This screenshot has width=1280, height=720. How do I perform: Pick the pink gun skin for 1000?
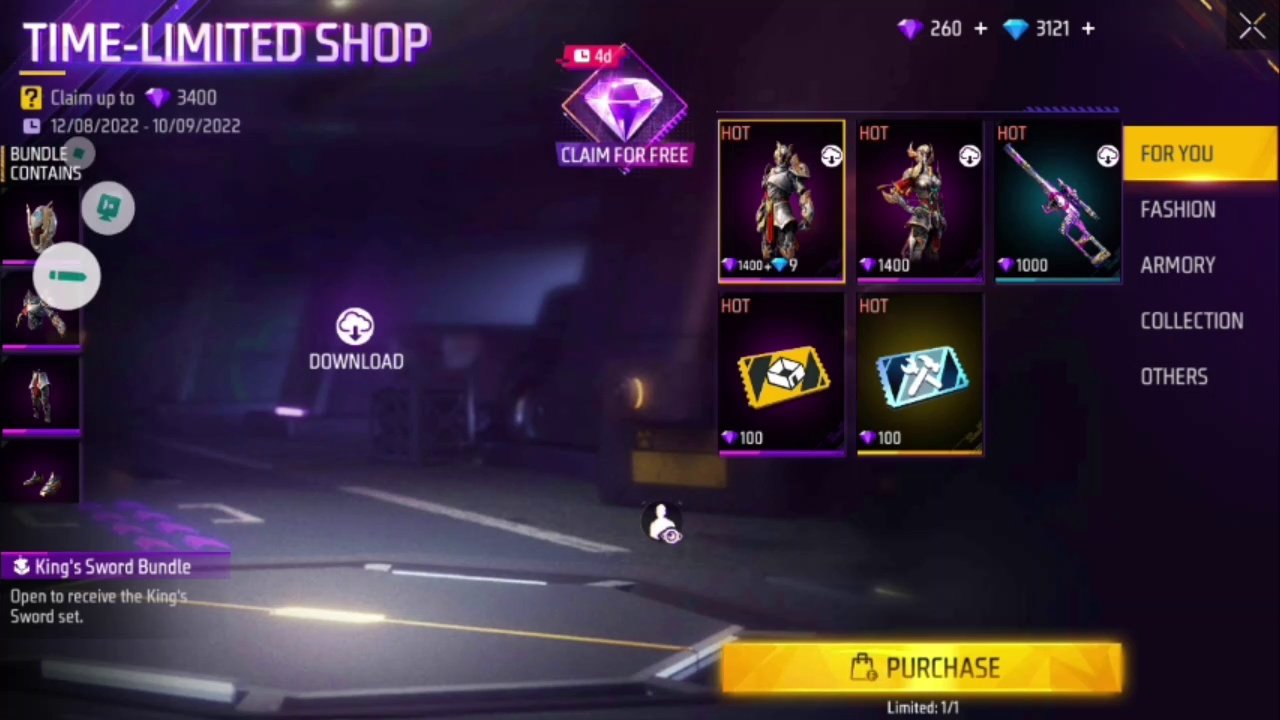(1057, 202)
